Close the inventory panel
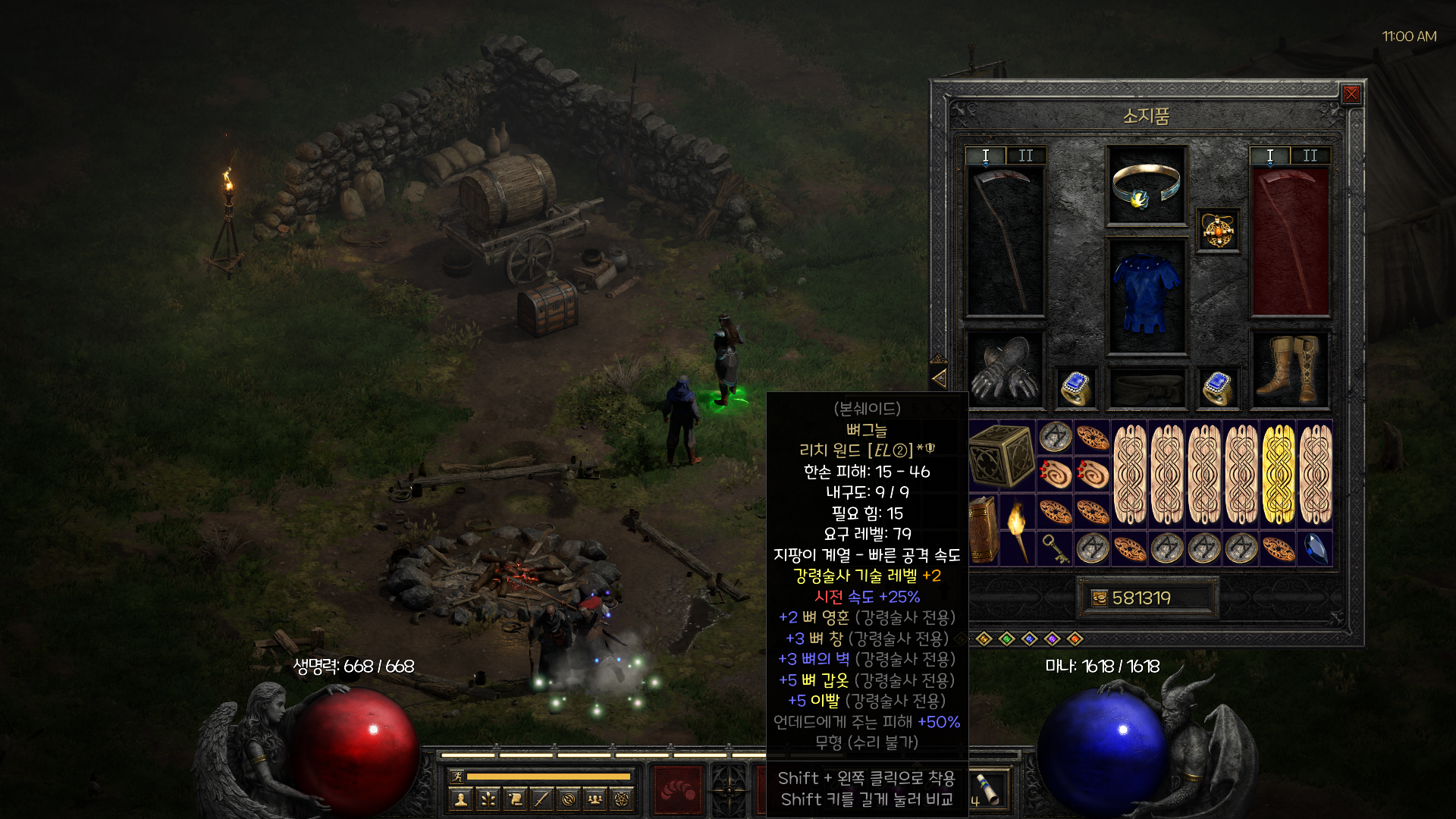Viewport: 1456px width, 819px height. pyautogui.click(x=1351, y=94)
